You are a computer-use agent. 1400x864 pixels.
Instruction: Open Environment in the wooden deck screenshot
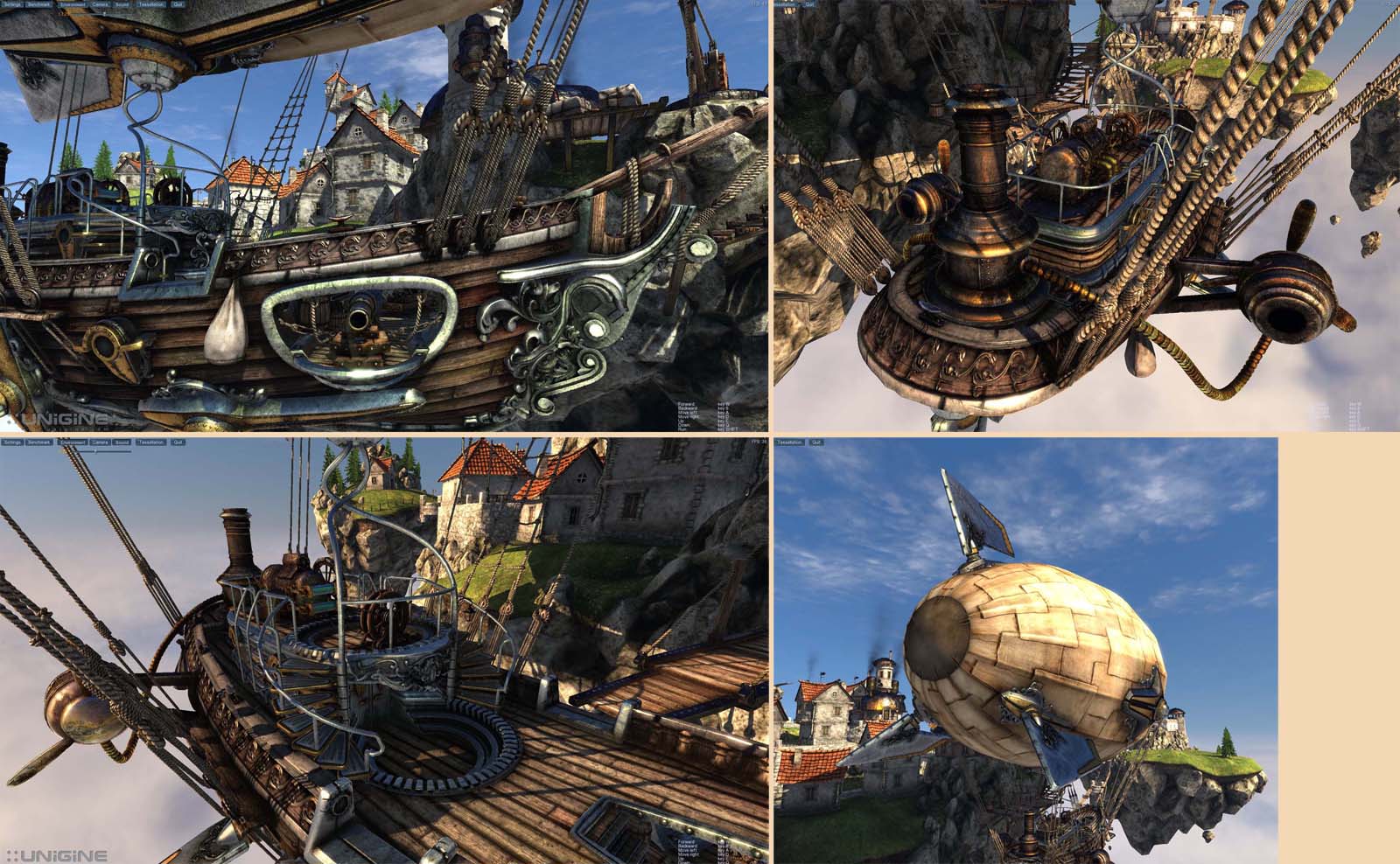point(73,442)
